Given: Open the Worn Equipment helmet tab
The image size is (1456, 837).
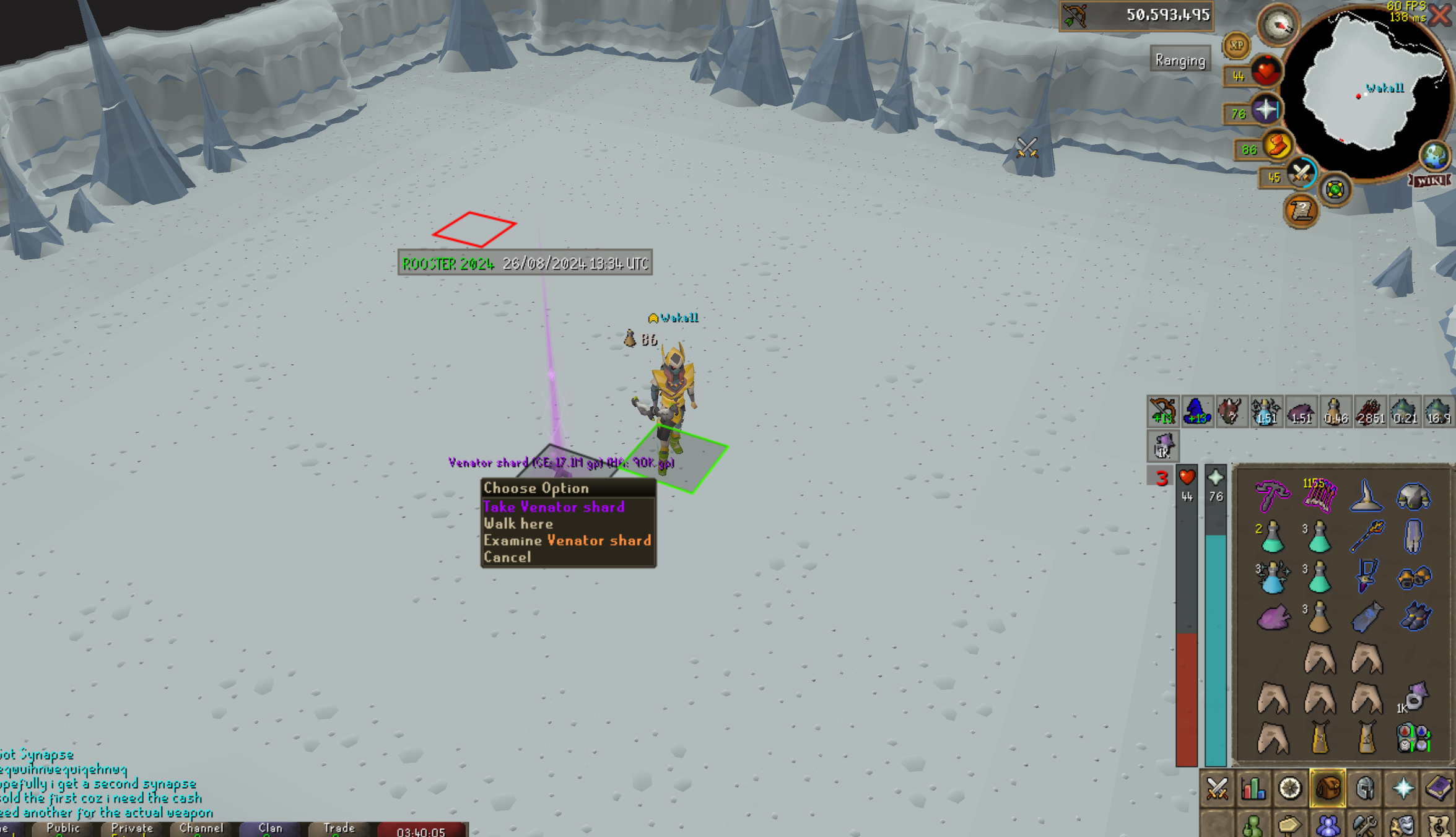Looking at the screenshot, I should click(x=1365, y=789).
